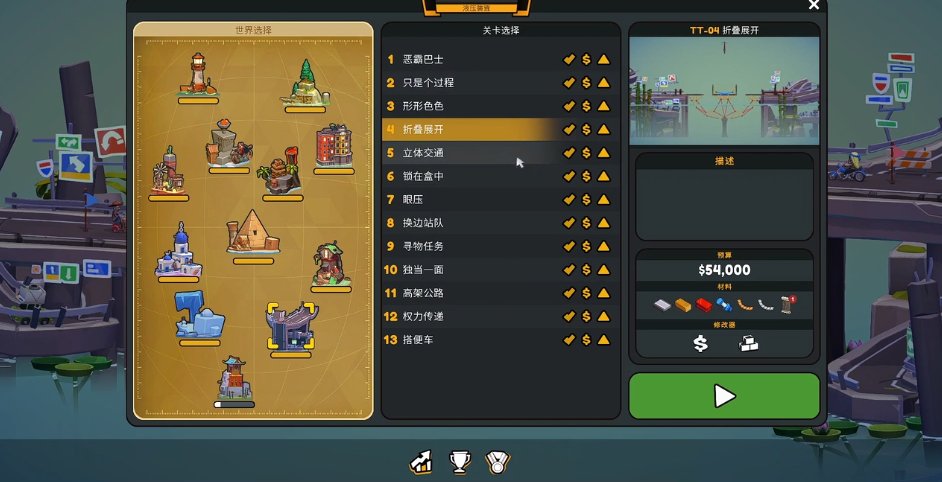Open level 5 立体交通
The height and width of the screenshot is (482, 942).
point(470,153)
